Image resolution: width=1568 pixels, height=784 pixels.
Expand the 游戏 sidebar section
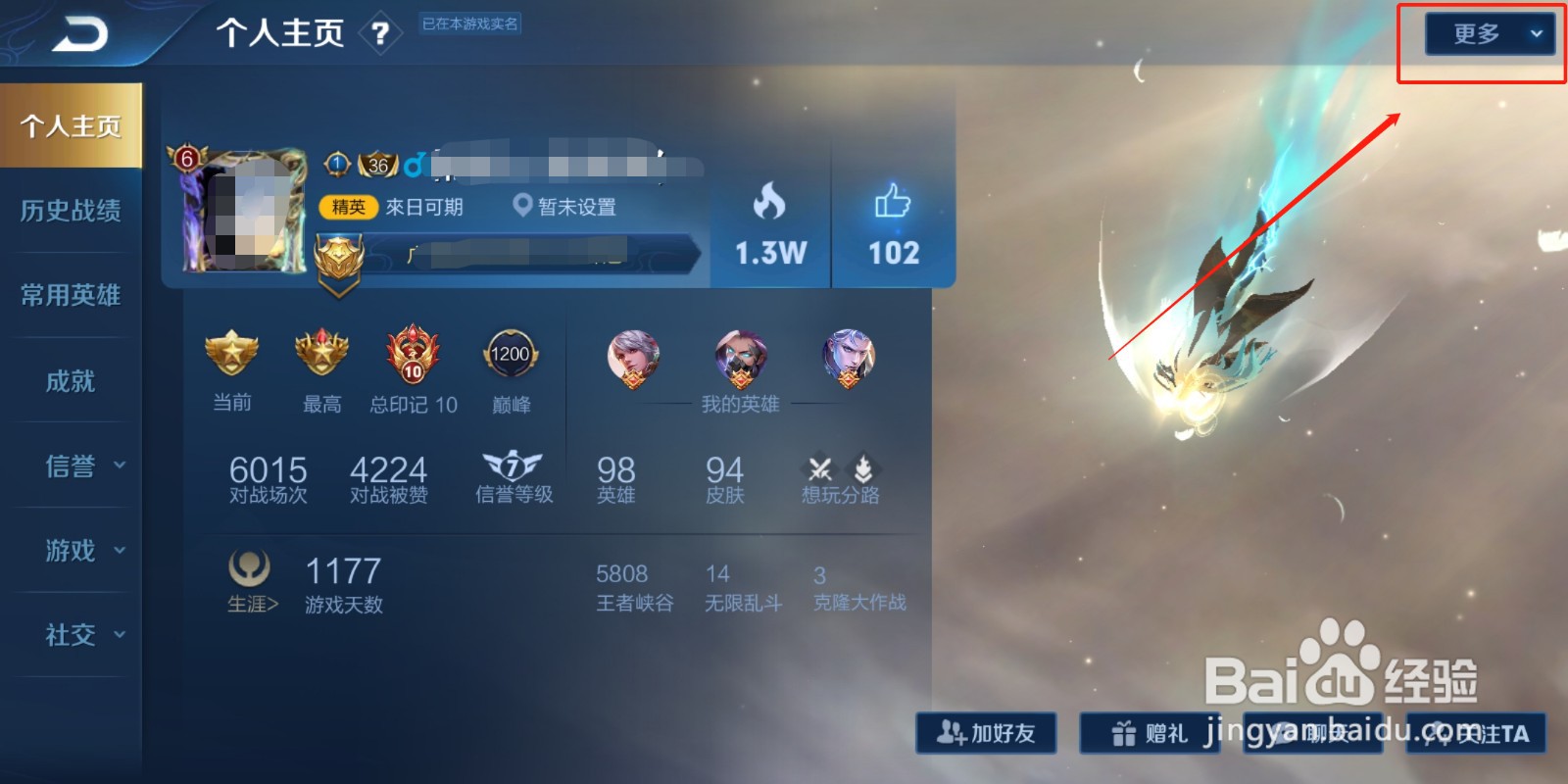coord(71,551)
